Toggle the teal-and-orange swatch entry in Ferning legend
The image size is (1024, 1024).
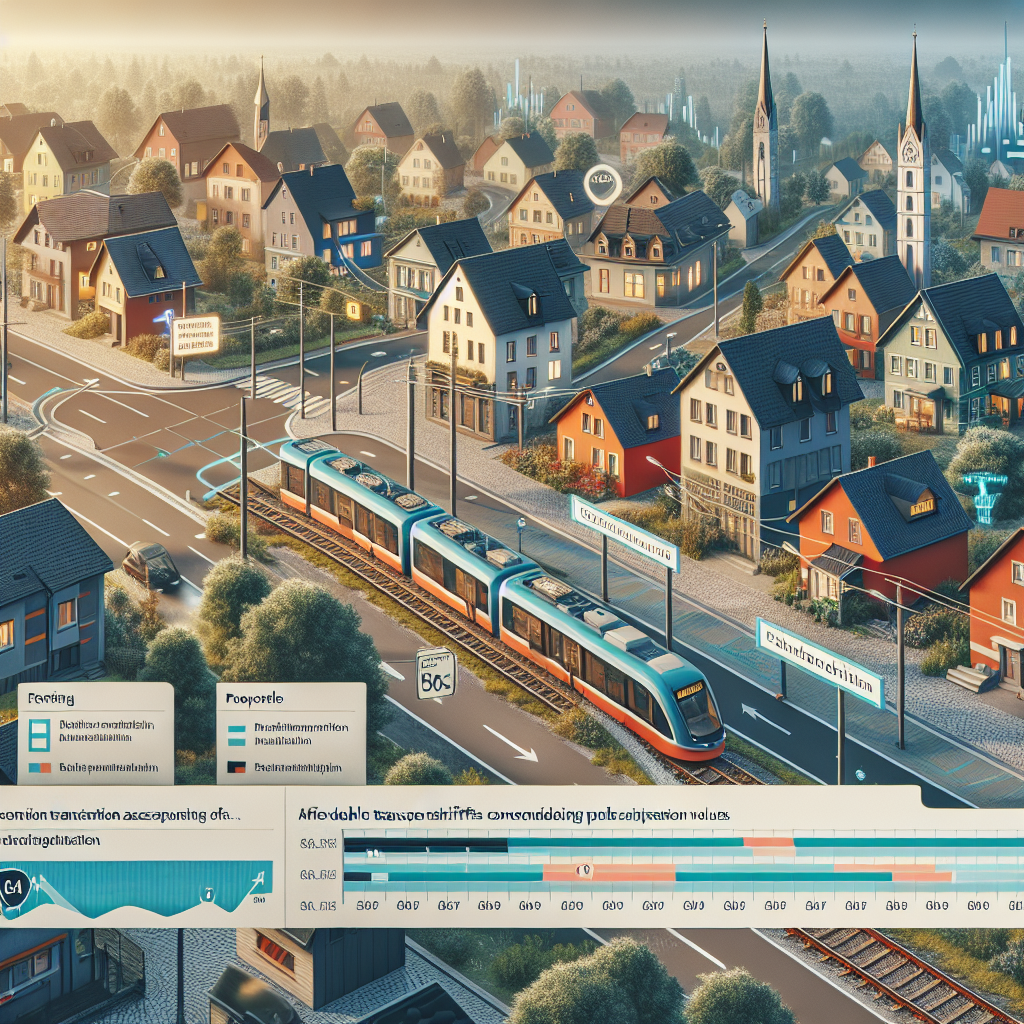tap(39, 768)
